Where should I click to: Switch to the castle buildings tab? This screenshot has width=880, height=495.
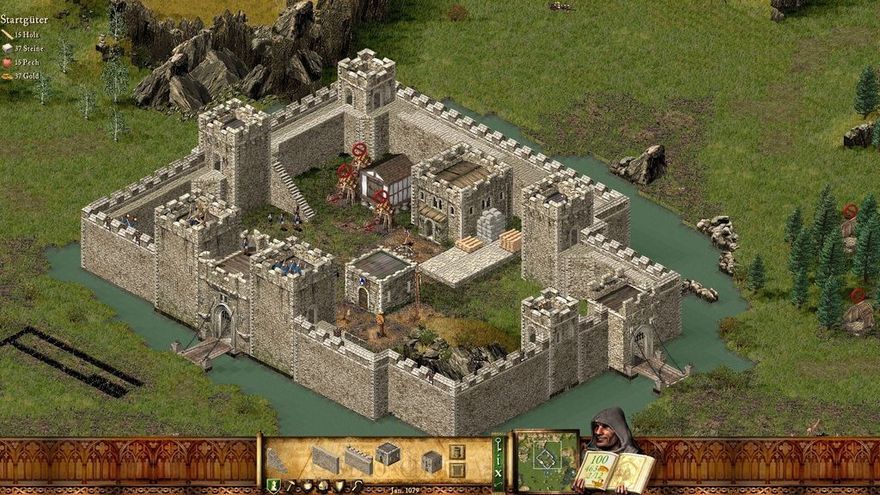tap(273, 486)
